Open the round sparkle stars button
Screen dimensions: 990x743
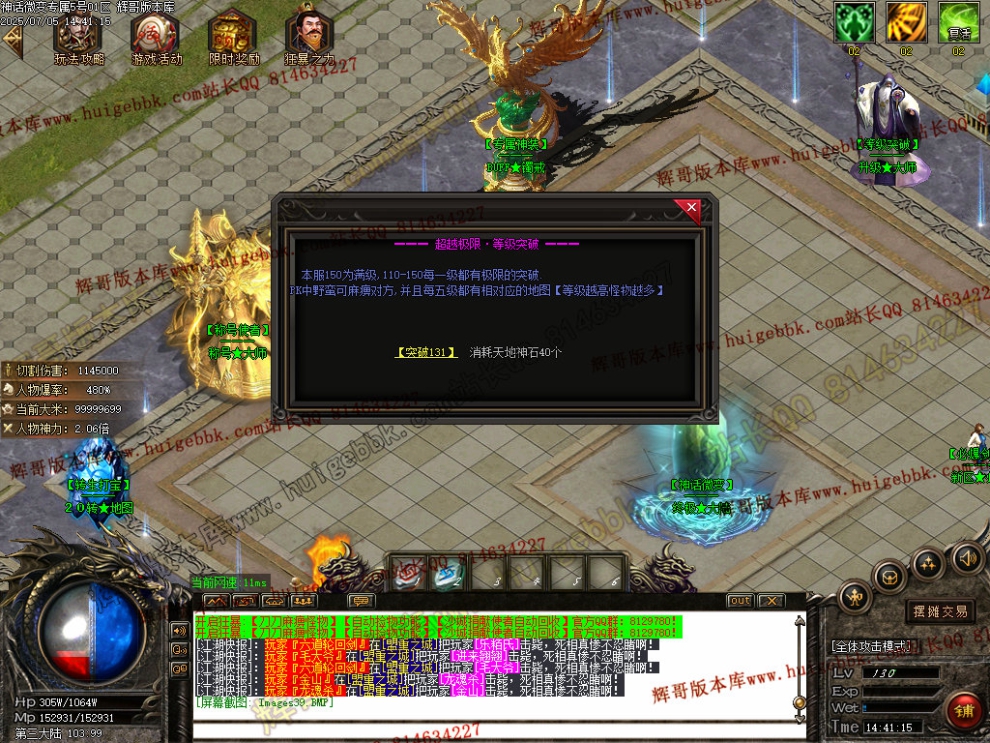pyautogui.click(x=928, y=564)
